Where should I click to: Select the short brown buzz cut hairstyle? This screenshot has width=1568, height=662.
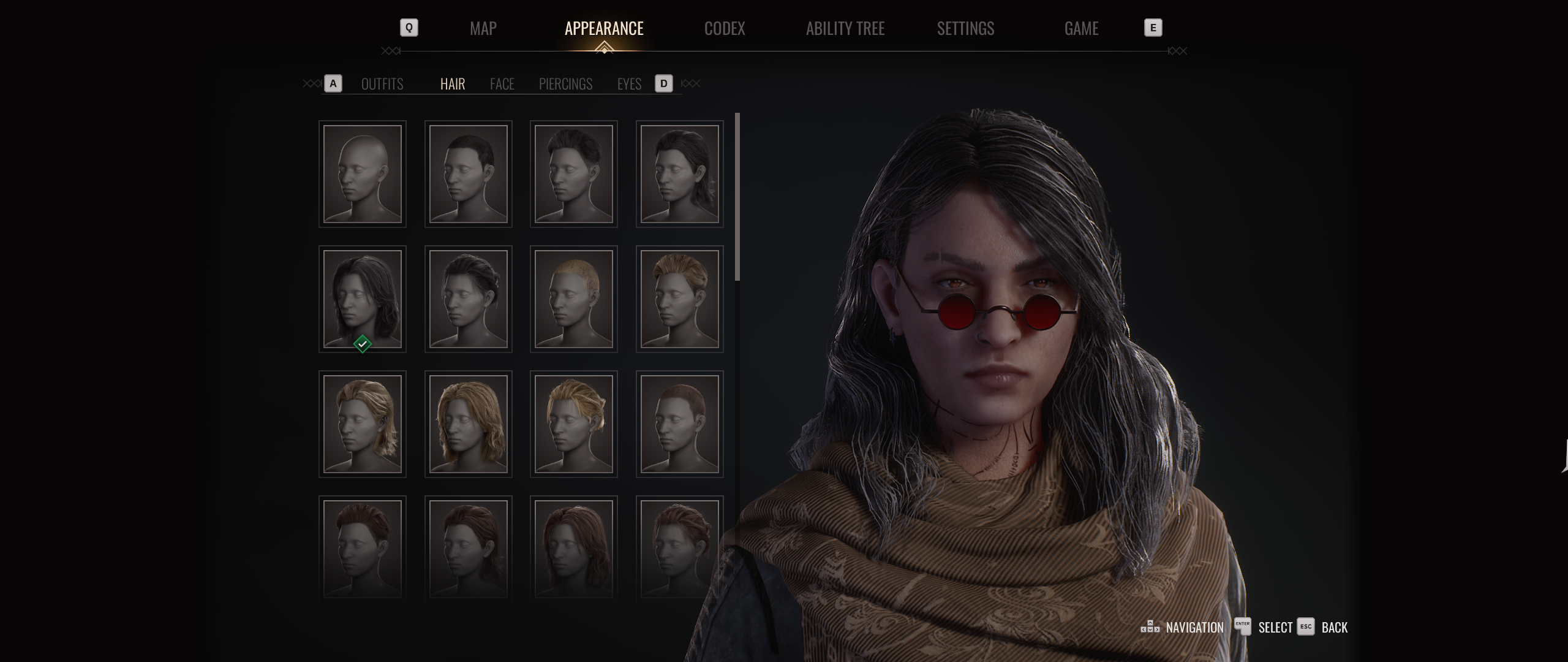point(680,424)
